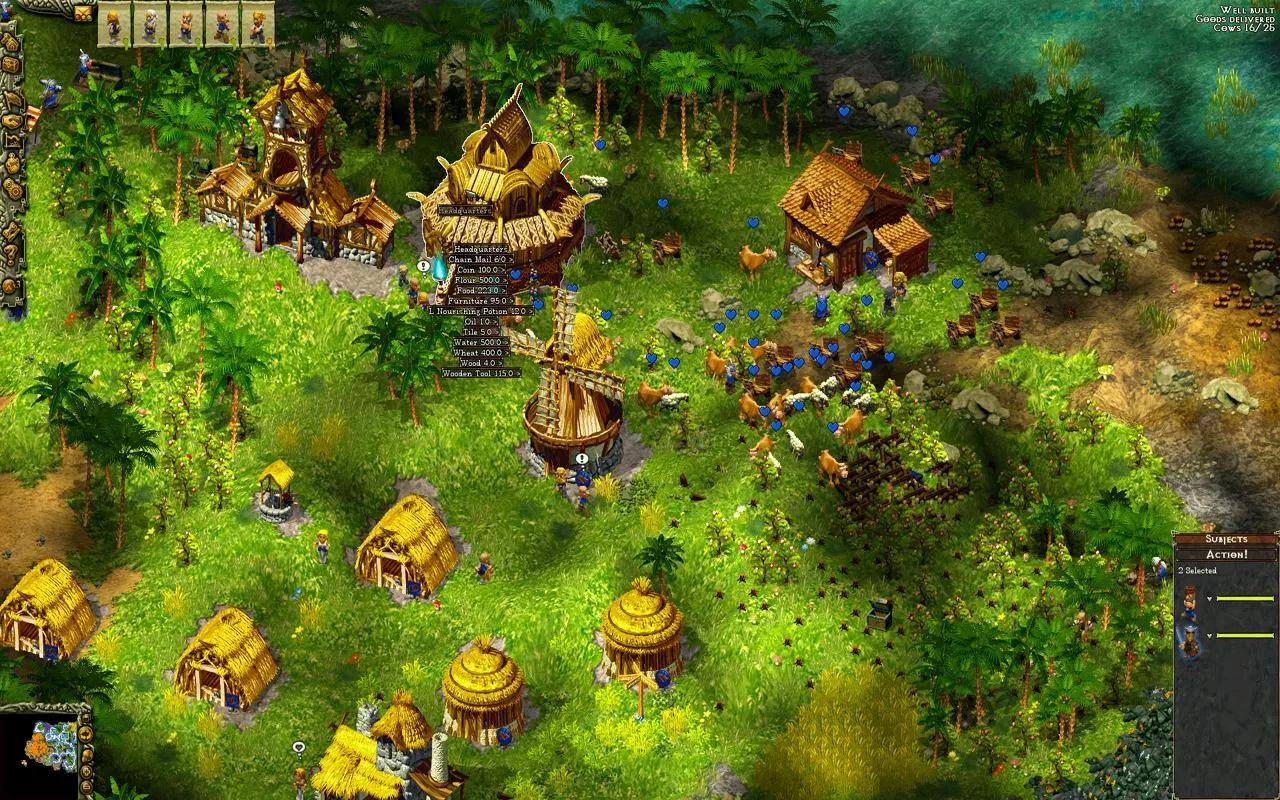Click the flag icon on the left sidebar
Viewport: 1280px width, 800px height.
[14, 99]
